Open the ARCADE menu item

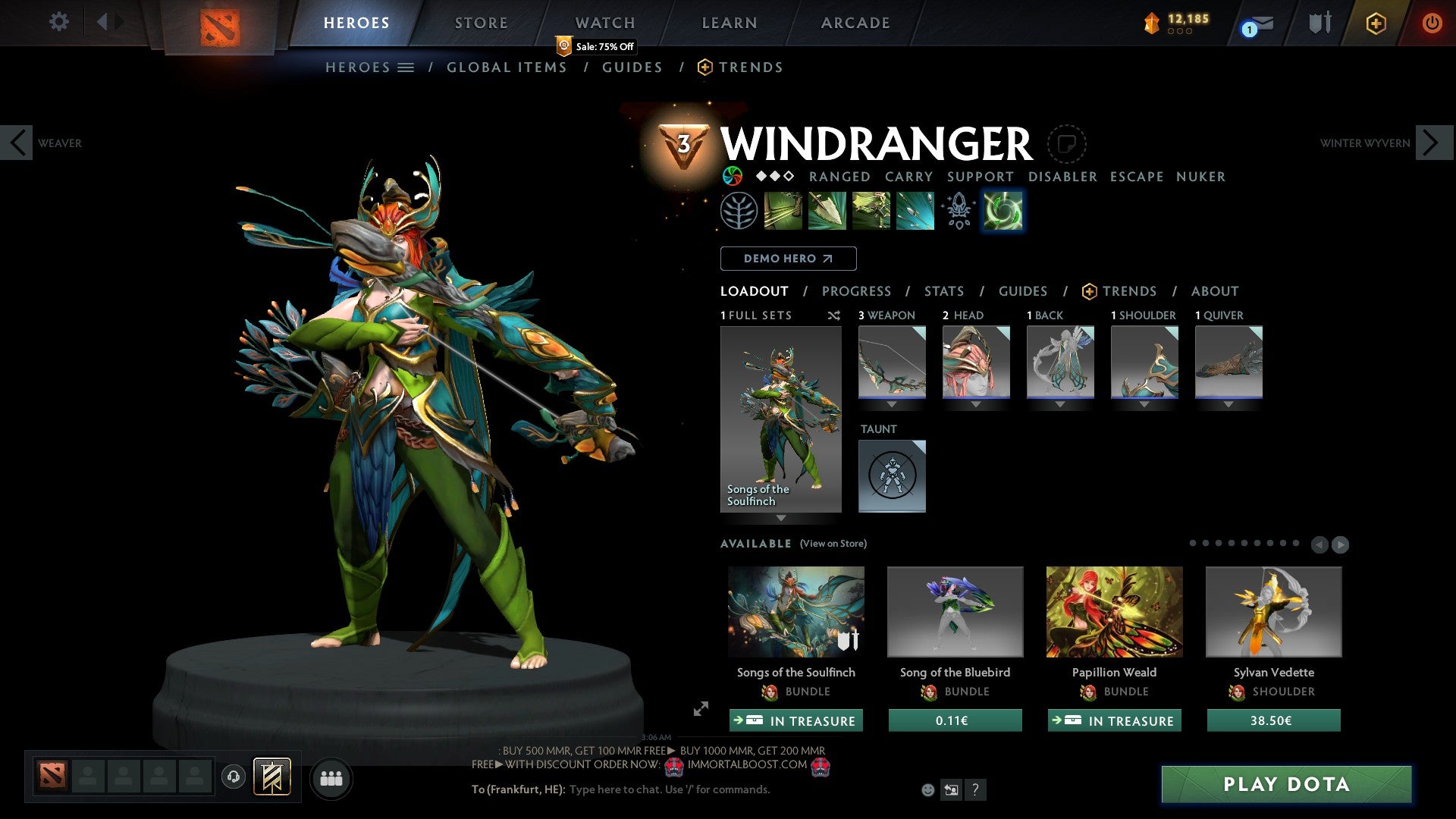855,22
